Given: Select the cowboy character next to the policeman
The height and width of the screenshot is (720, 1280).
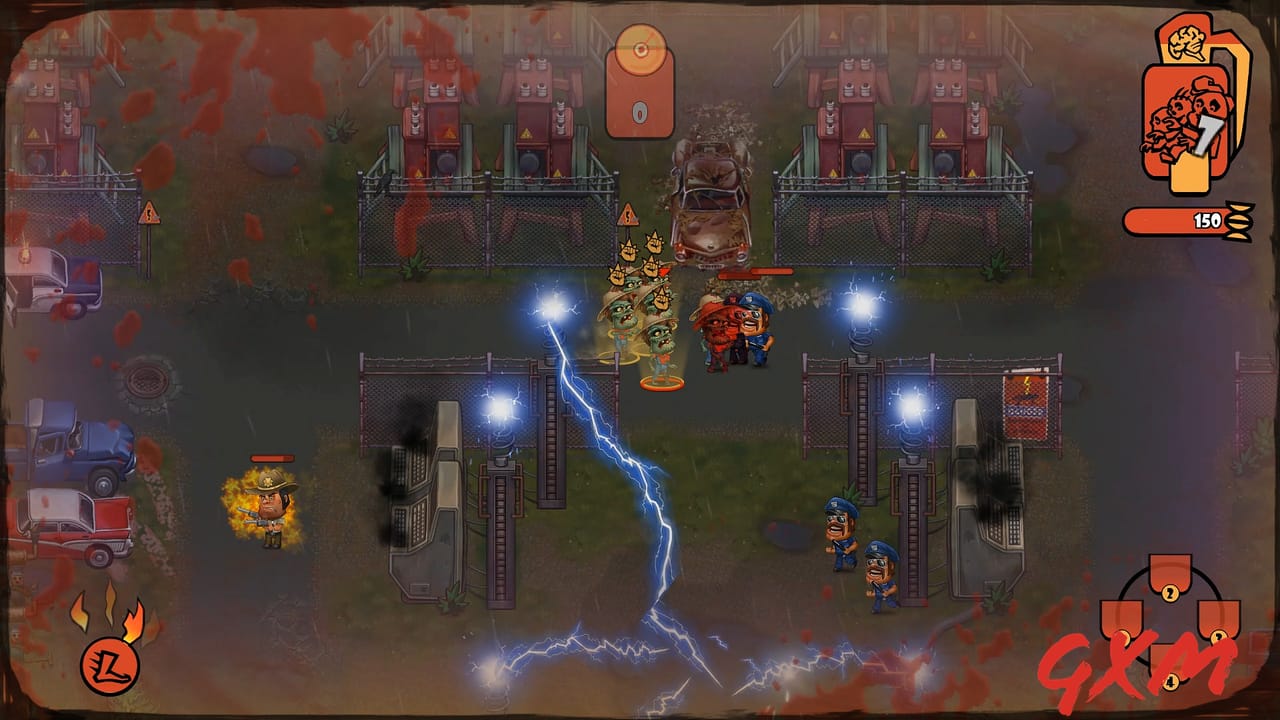Looking at the screenshot, I should tap(713, 335).
